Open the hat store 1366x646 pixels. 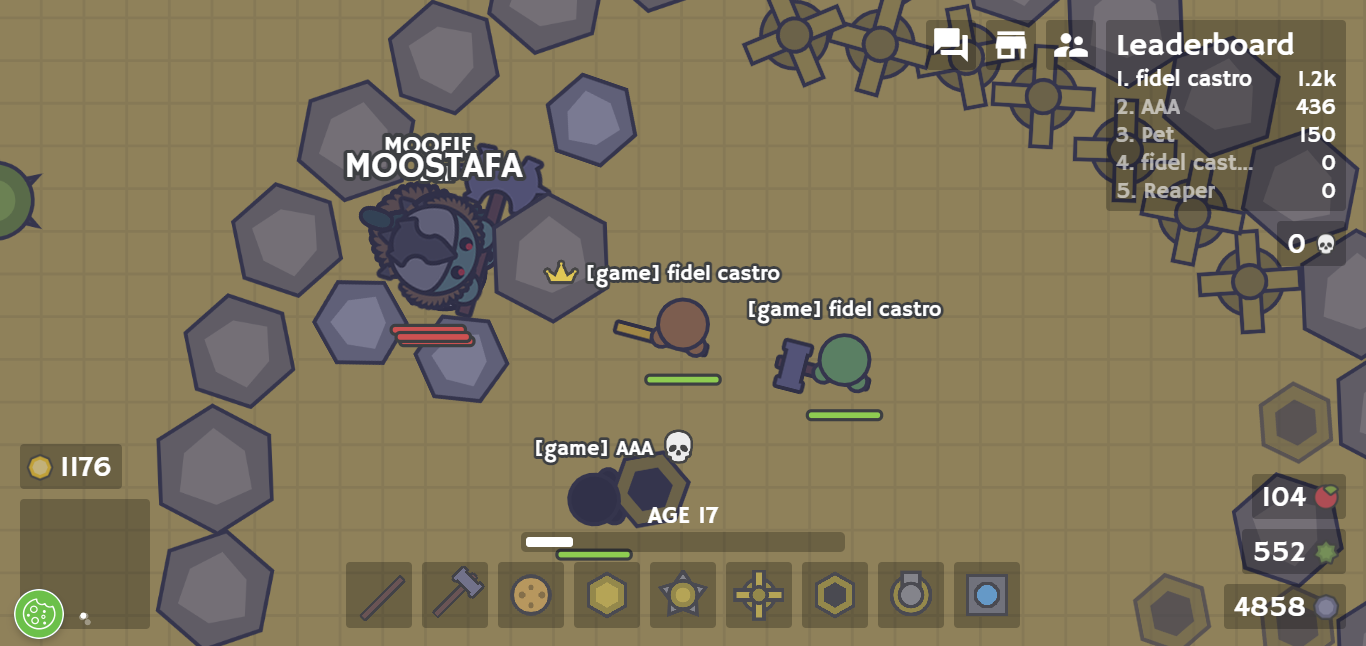(x=1010, y=45)
